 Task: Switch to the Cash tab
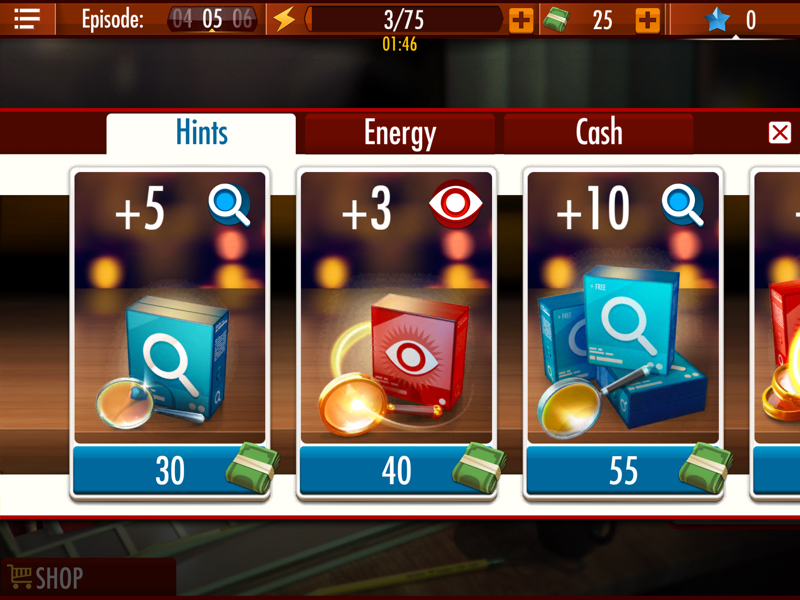click(x=598, y=133)
